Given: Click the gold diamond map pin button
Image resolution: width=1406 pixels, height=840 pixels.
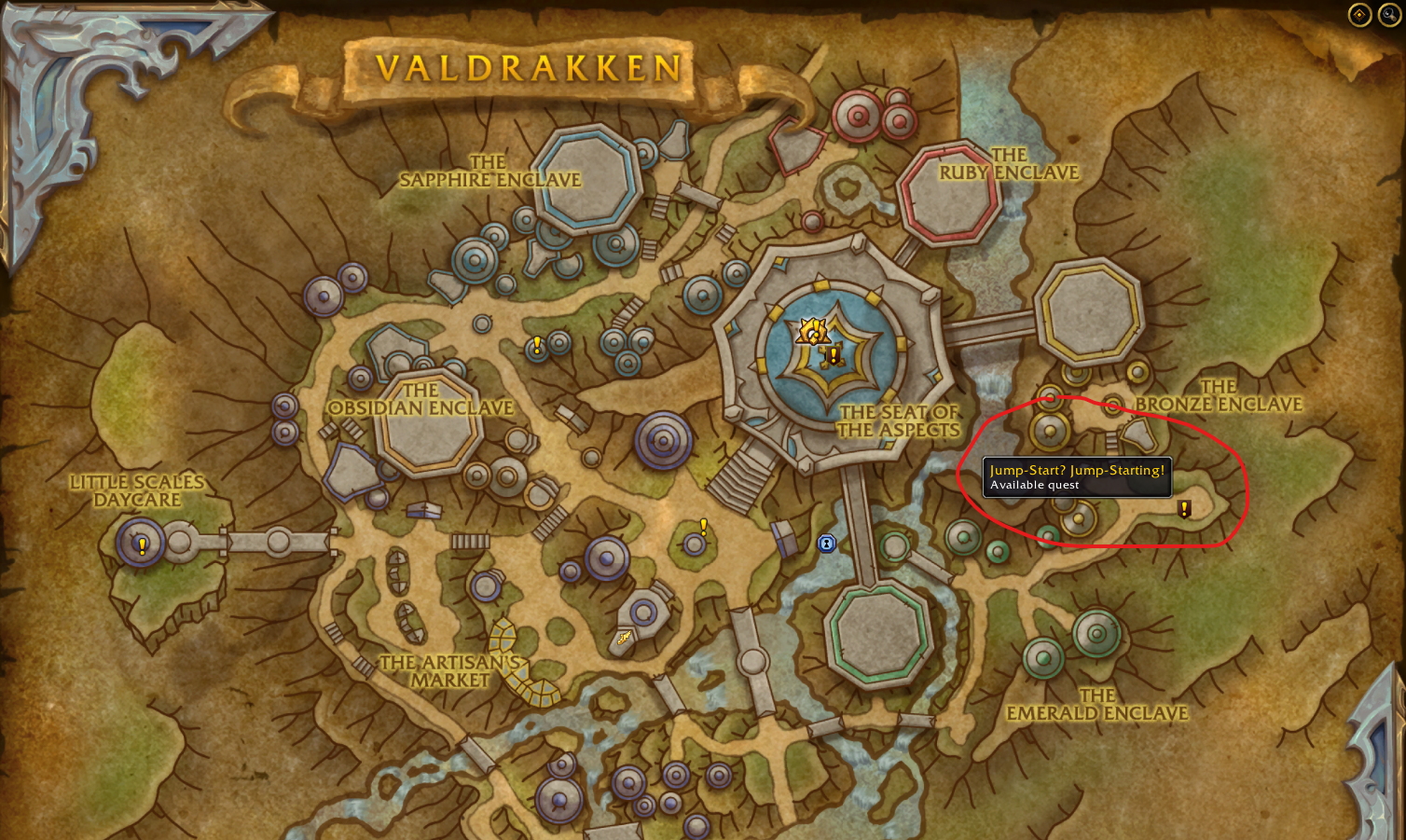Looking at the screenshot, I should click(x=1359, y=15).
